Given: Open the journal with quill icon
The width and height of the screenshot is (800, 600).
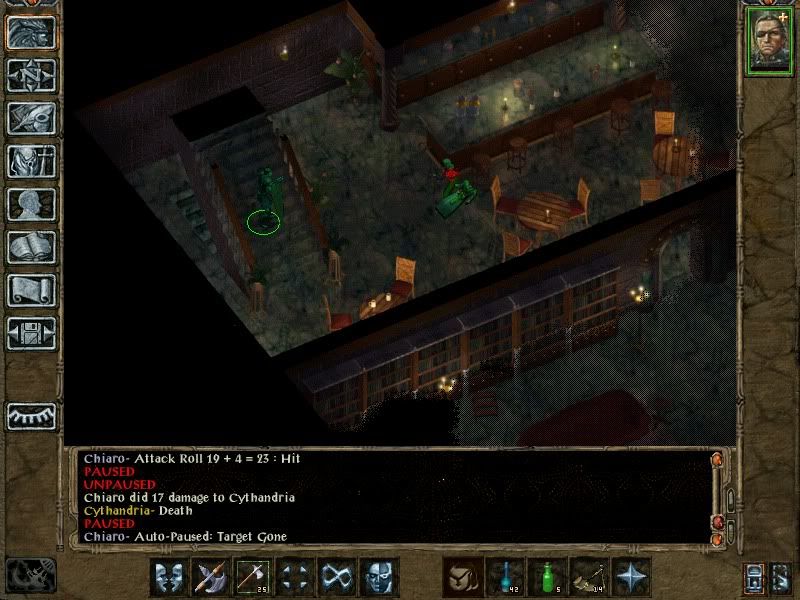Looking at the screenshot, I should tap(31, 118).
